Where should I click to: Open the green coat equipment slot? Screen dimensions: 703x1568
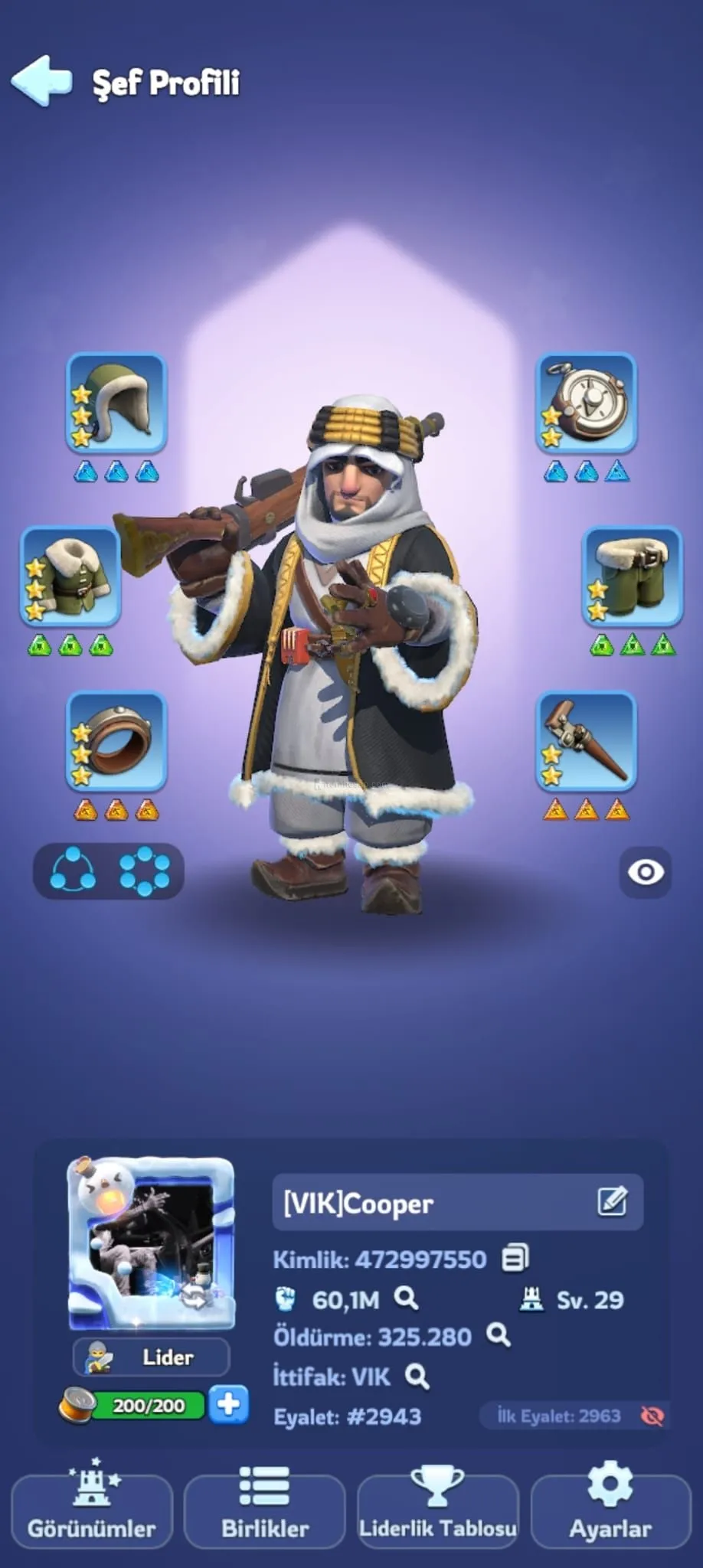coord(70,576)
